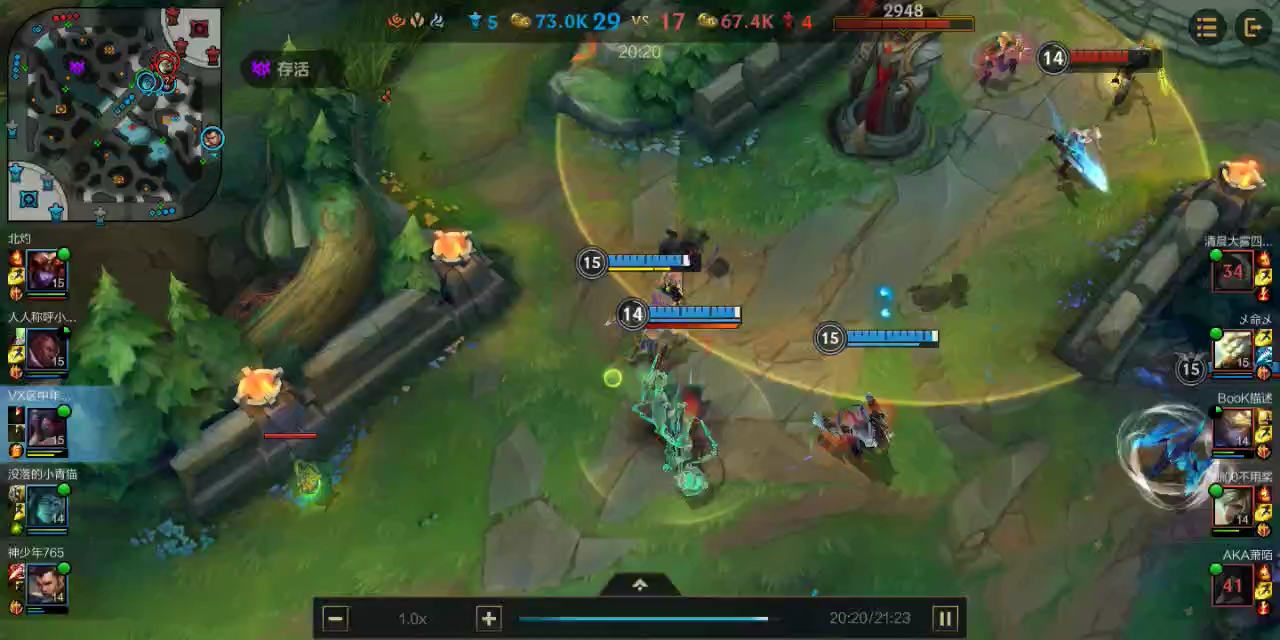
Task: Spectate player 没落的小青猫
Action: coord(46,506)
